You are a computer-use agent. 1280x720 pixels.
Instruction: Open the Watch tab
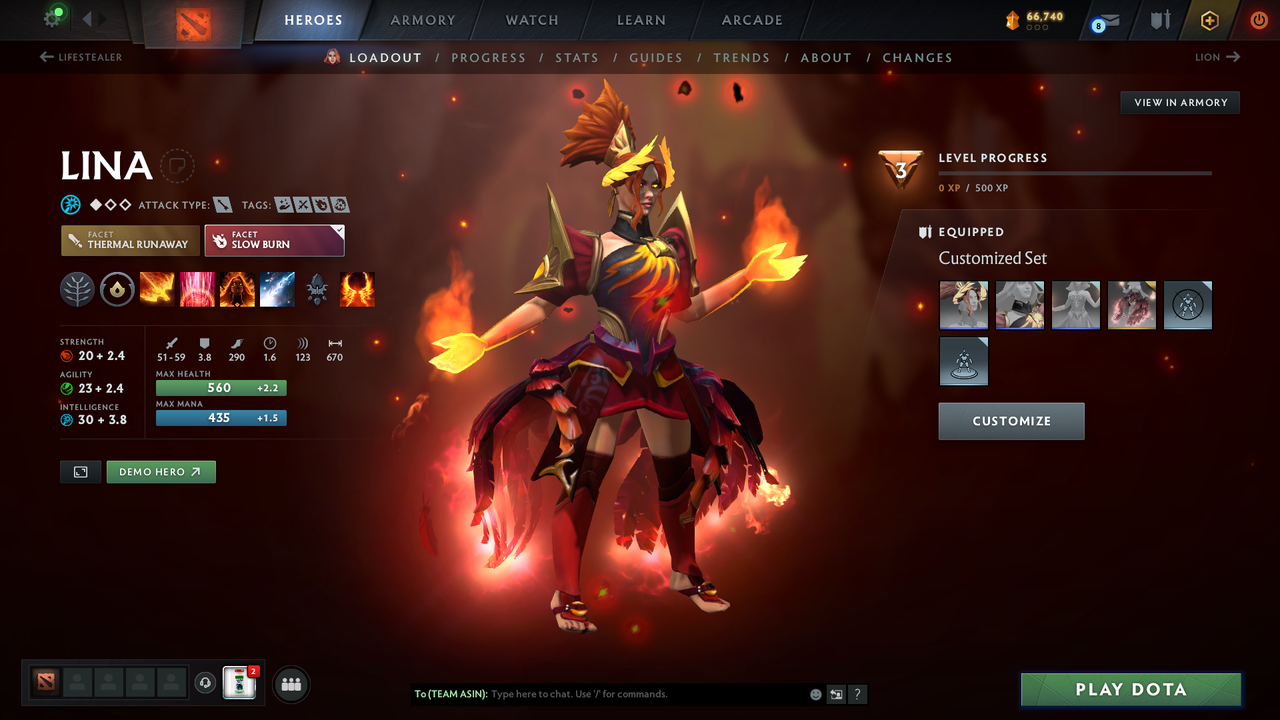[532, 20]
